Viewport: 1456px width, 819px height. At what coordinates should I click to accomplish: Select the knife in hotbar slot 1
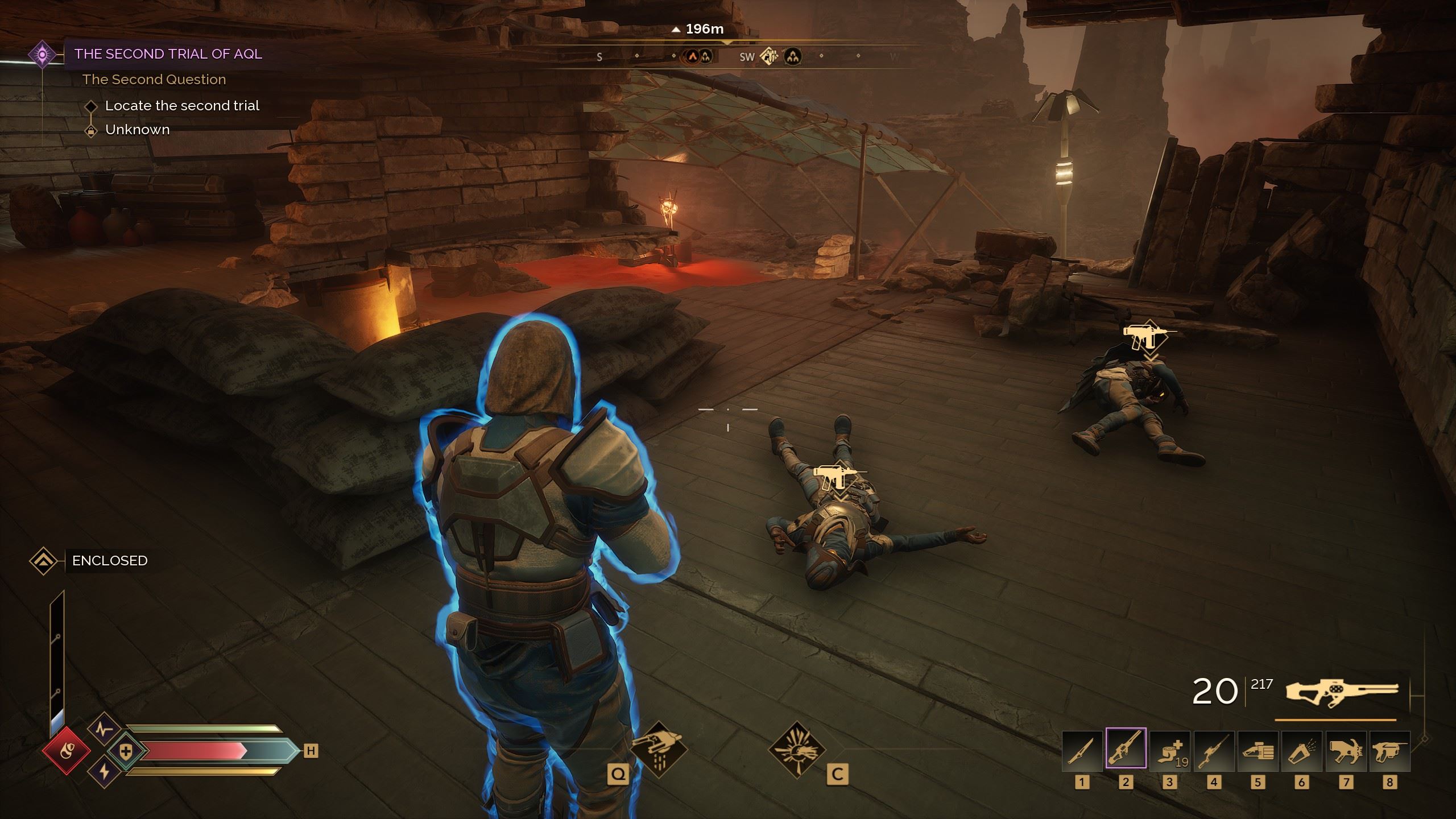(x=1082, y=751)
